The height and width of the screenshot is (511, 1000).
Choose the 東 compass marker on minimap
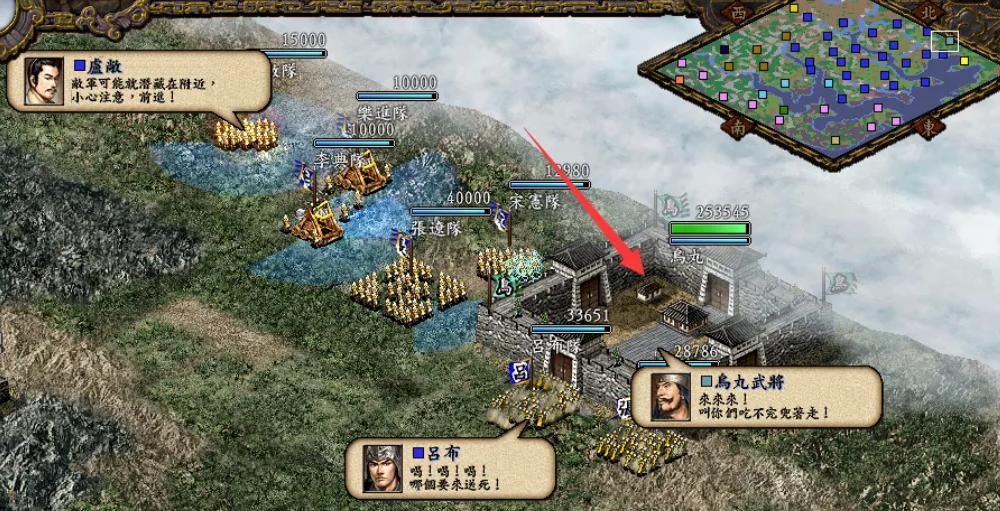tap(928, 127)
